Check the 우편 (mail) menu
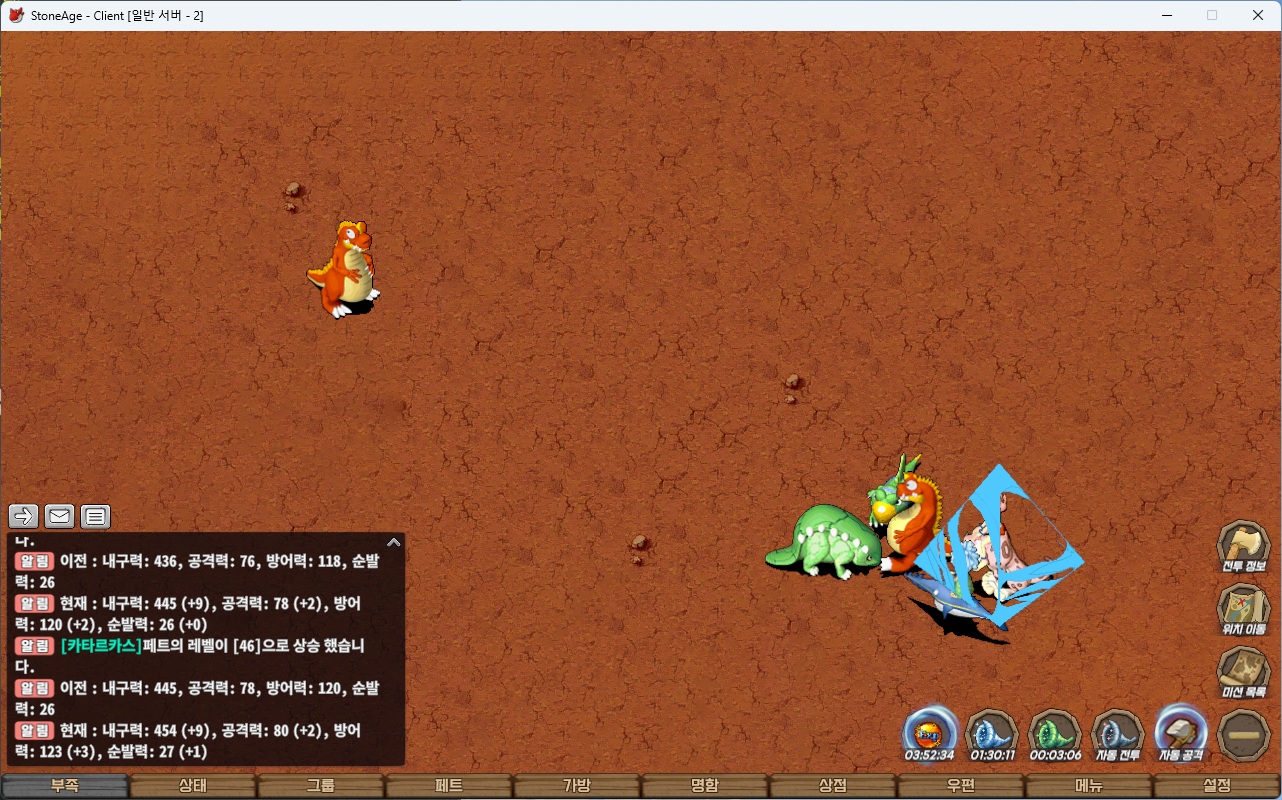 (x=961, y=786)
